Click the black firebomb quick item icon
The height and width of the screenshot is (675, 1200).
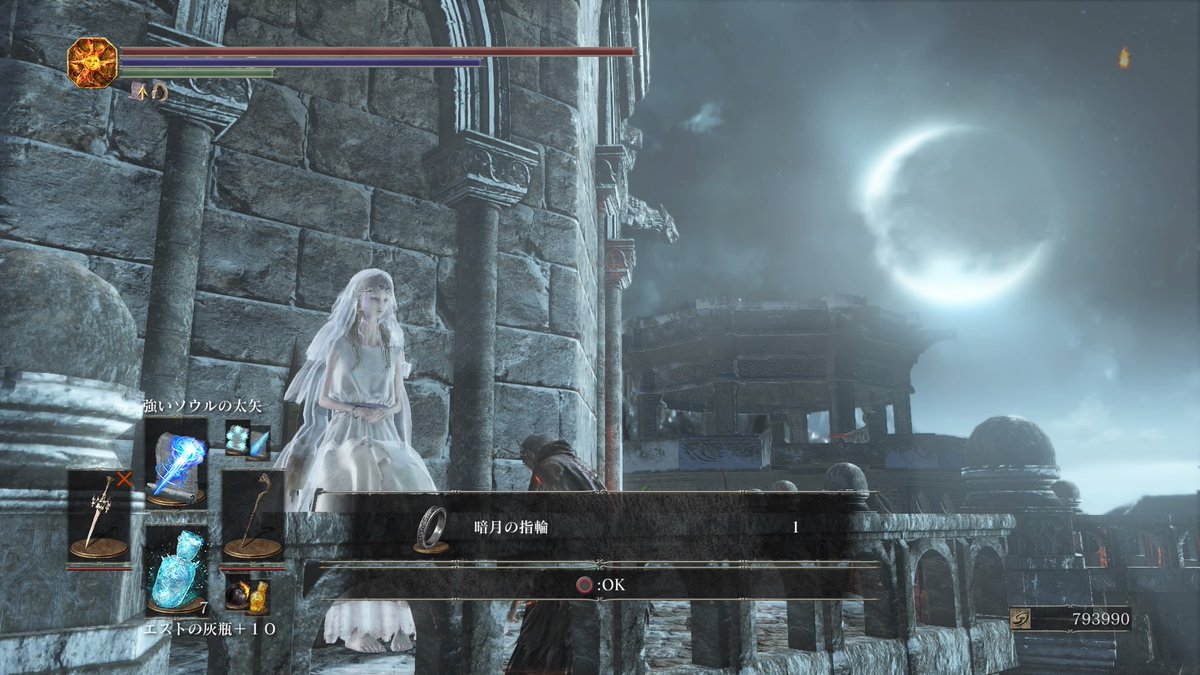point(236,596)
